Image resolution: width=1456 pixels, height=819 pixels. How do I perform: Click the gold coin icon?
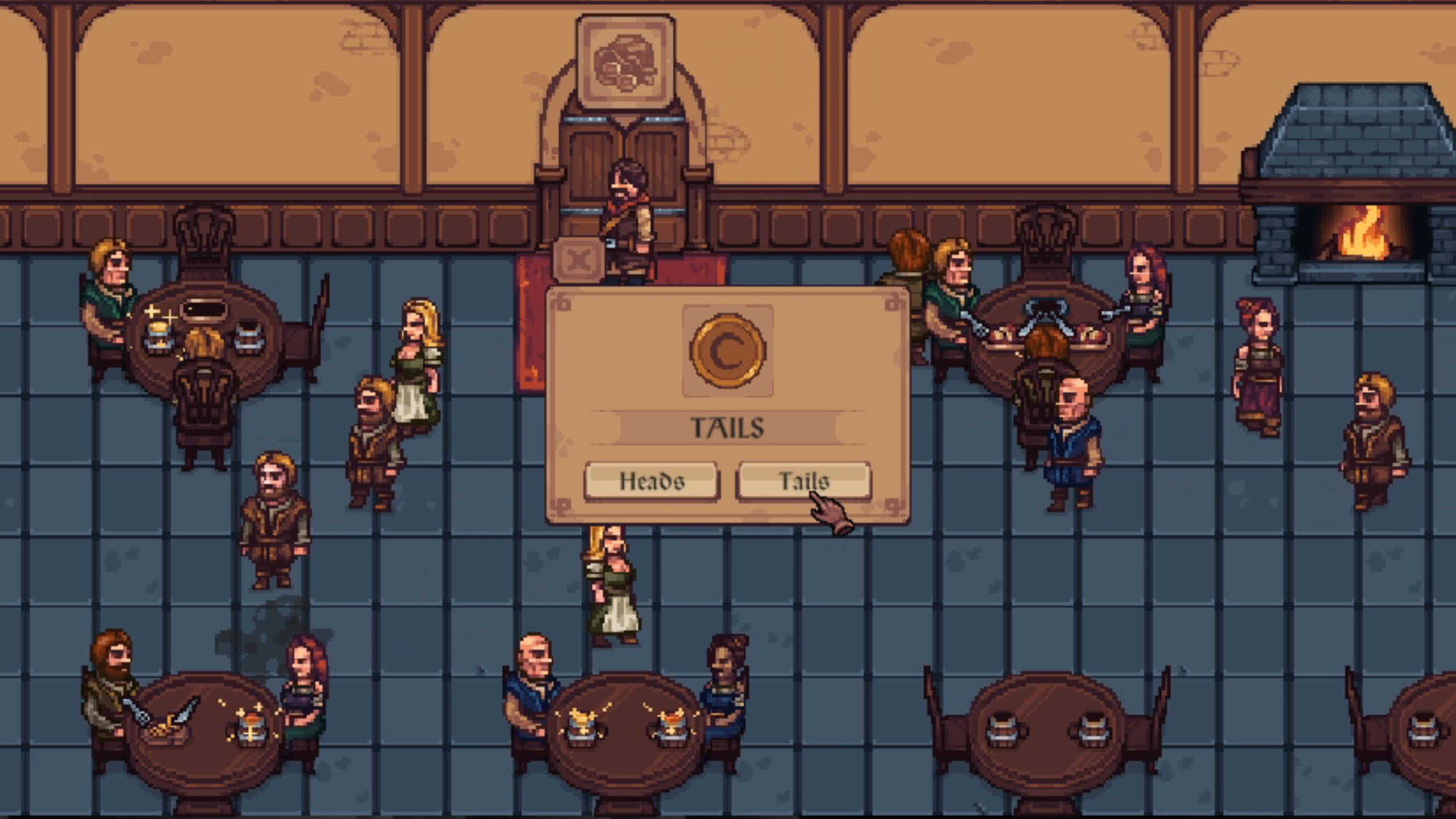727,350
